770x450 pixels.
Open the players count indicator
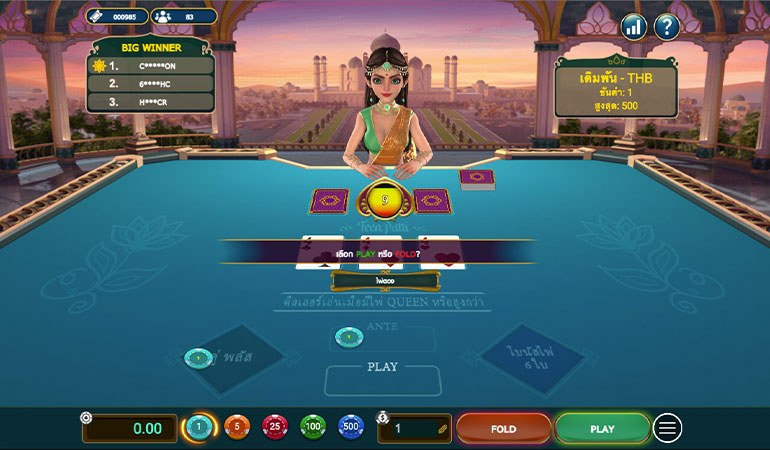pyautogui.click(x=183, y=16)
